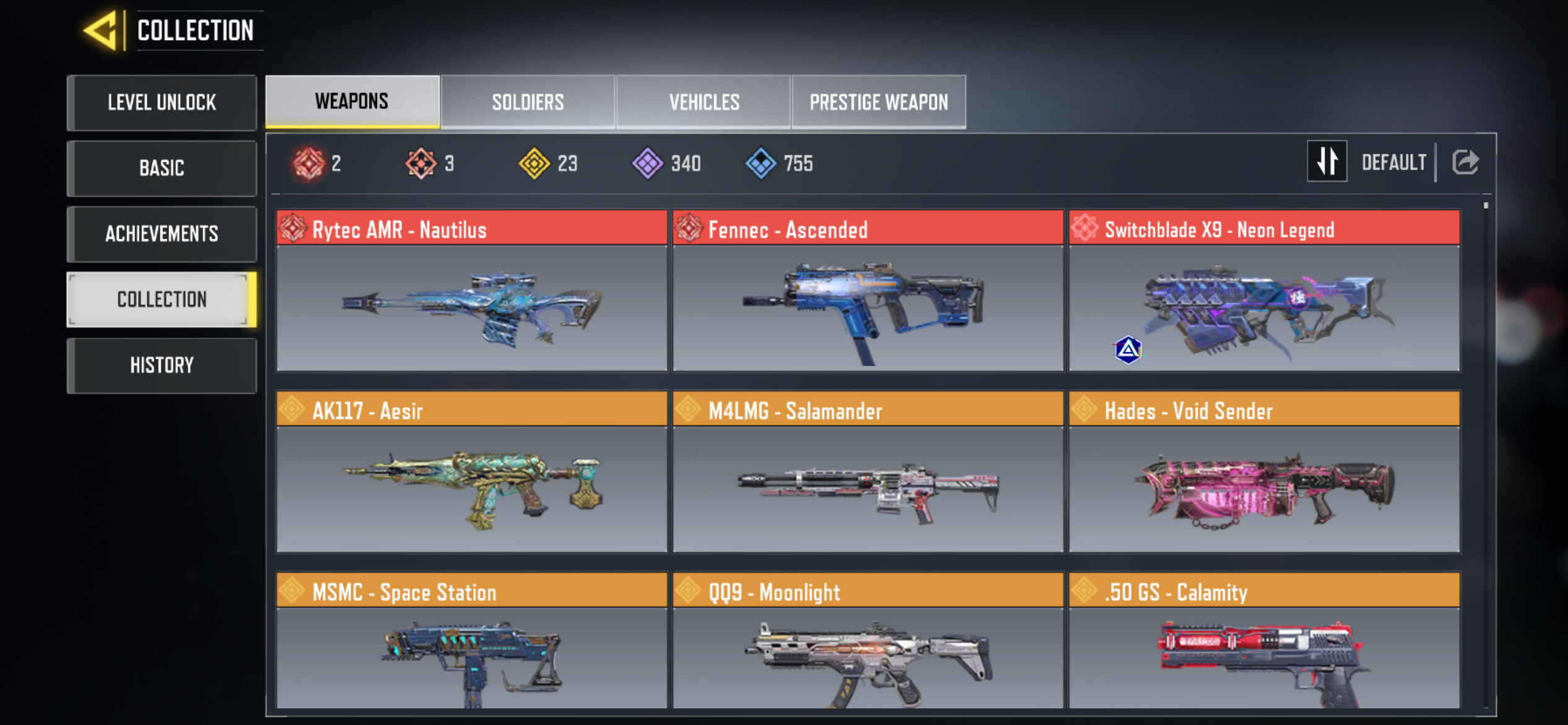Open the MSMC - Space Station card
The width and height of the screenshot is (1568, 725).
coord(472,641)
